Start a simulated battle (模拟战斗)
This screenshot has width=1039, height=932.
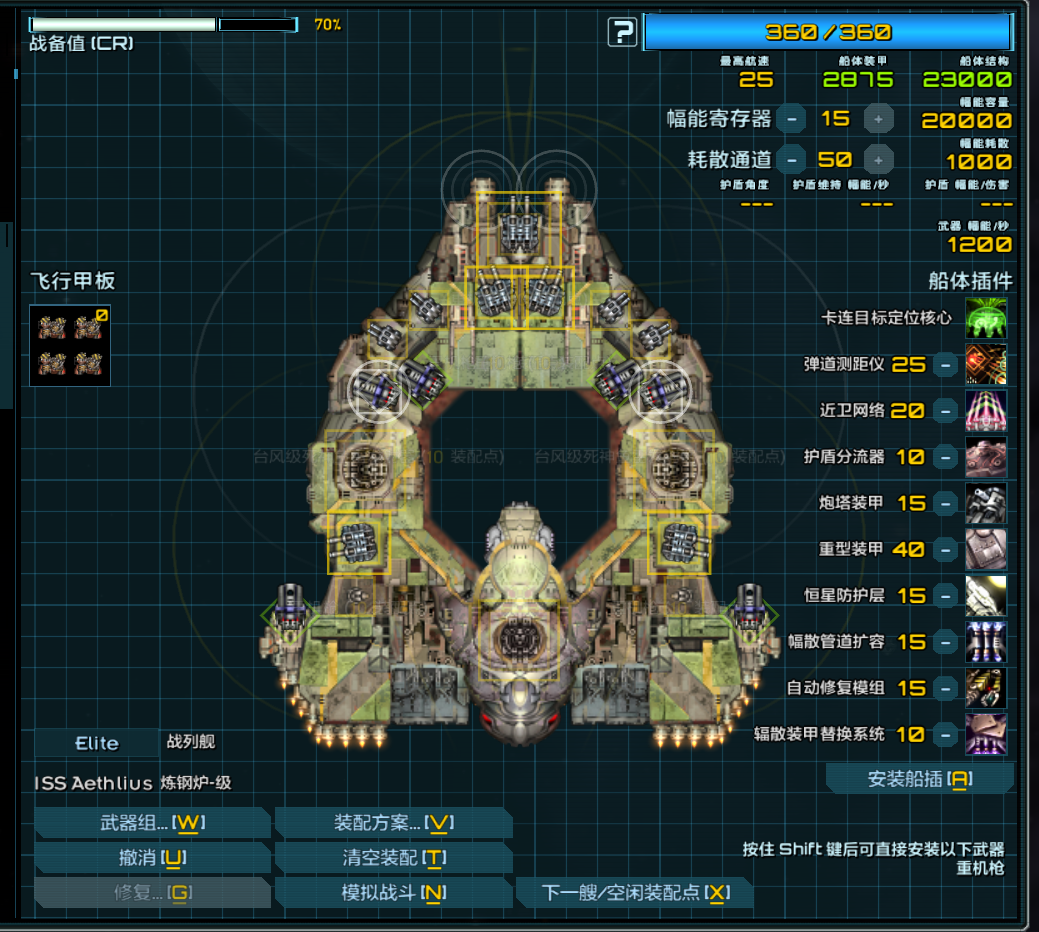tap(393, 893)
